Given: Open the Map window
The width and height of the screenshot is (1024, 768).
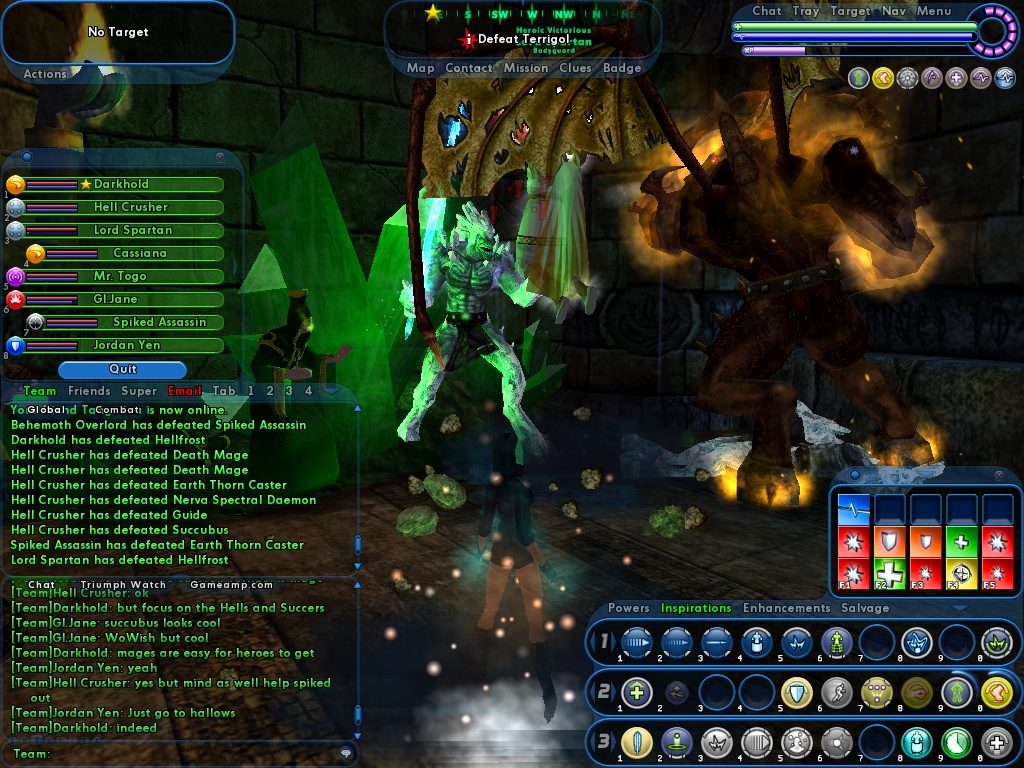Looking at the screenshot, I should click(420, 68).
